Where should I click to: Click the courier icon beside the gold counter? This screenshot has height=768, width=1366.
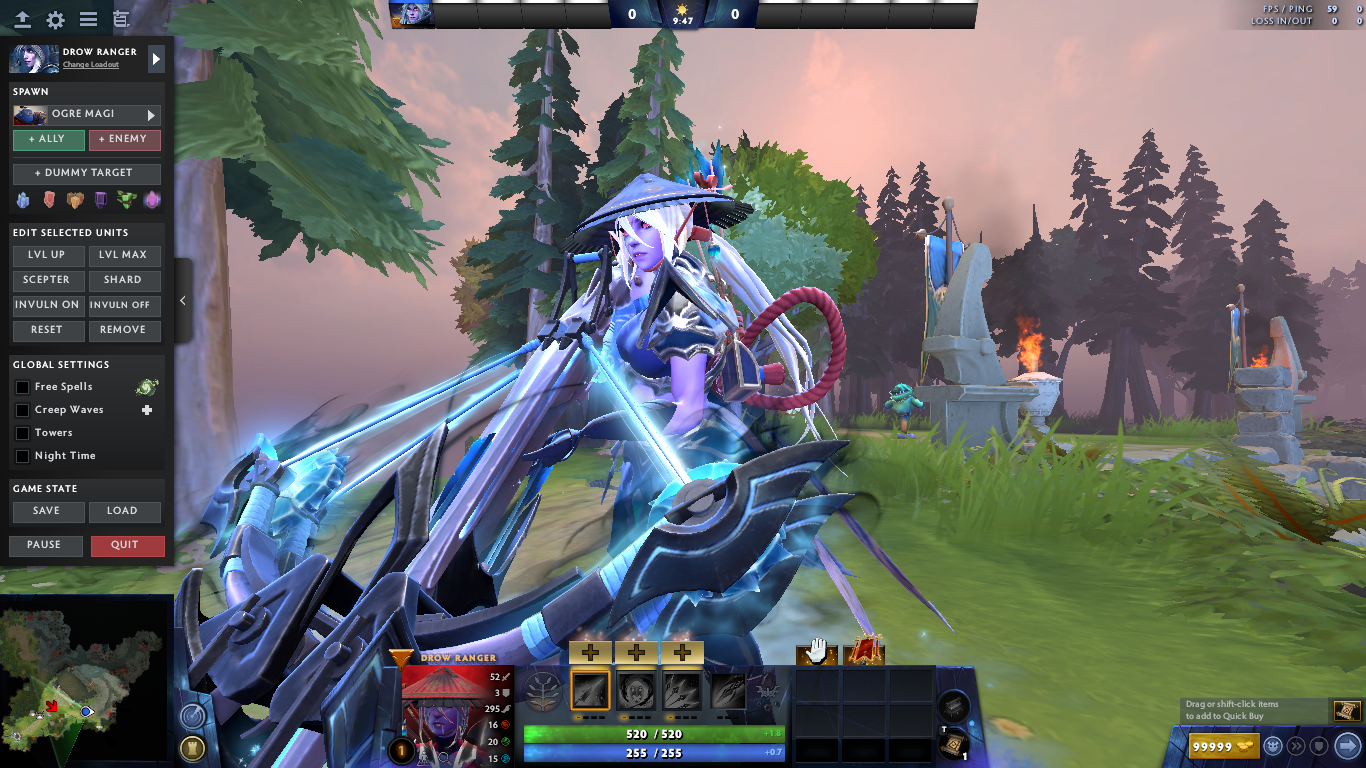[x=1271, y=746]
